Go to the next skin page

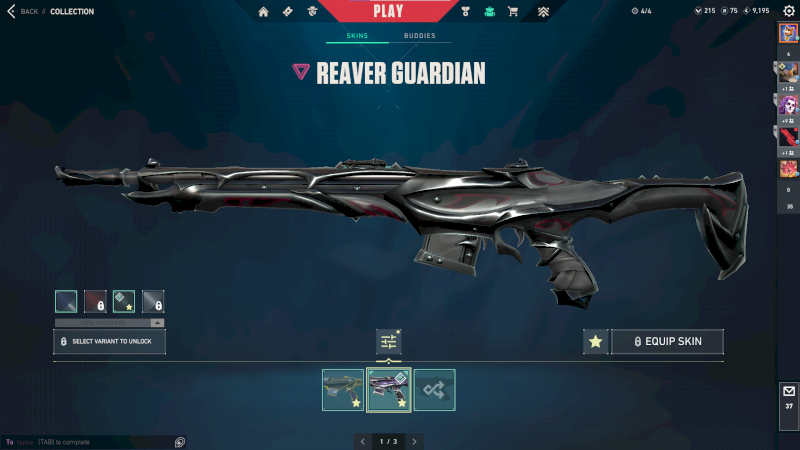pyautogui.click(x=414, y=441)
